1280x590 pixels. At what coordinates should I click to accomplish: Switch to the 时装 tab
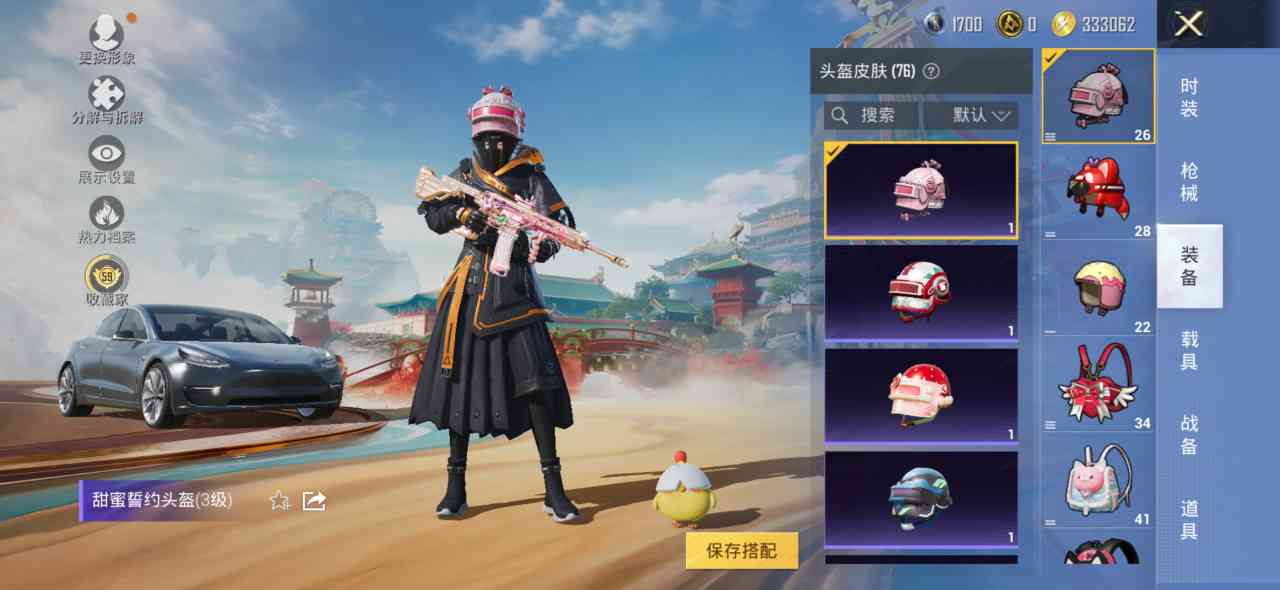(x=1188, y=98)
